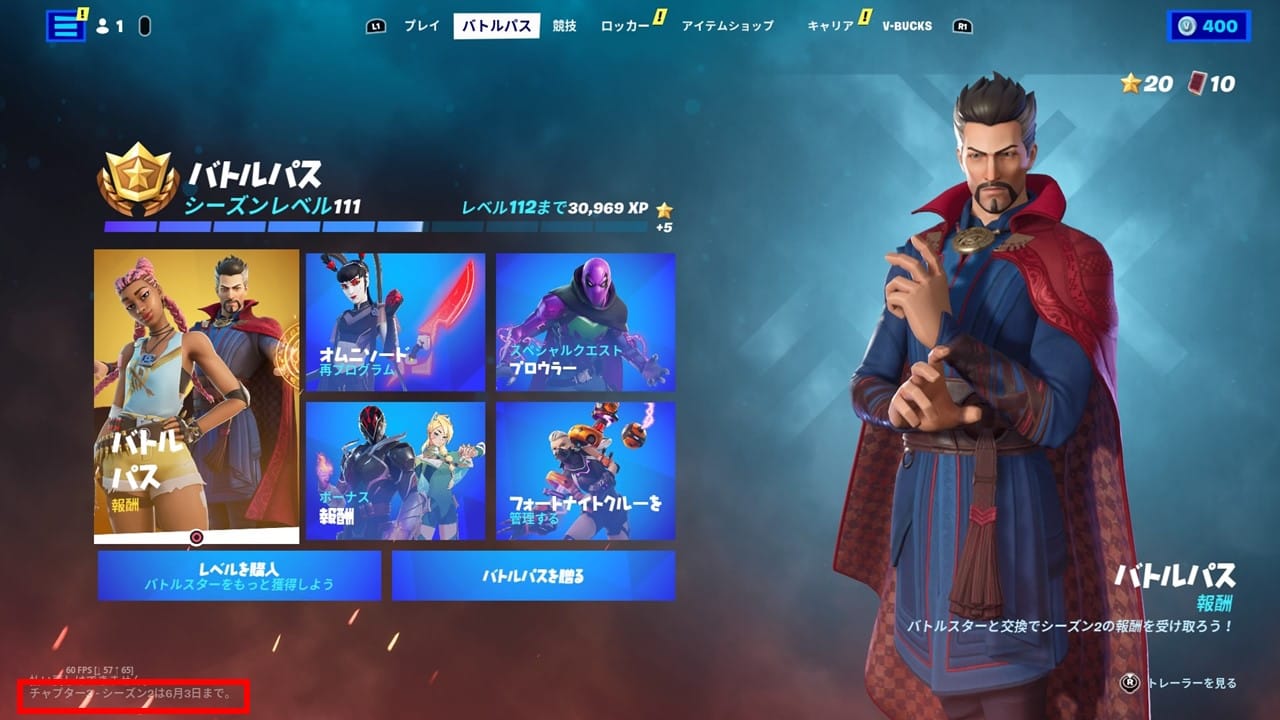
Task: Open the hamburger main menu icon
Action: (x=66, y=26)
